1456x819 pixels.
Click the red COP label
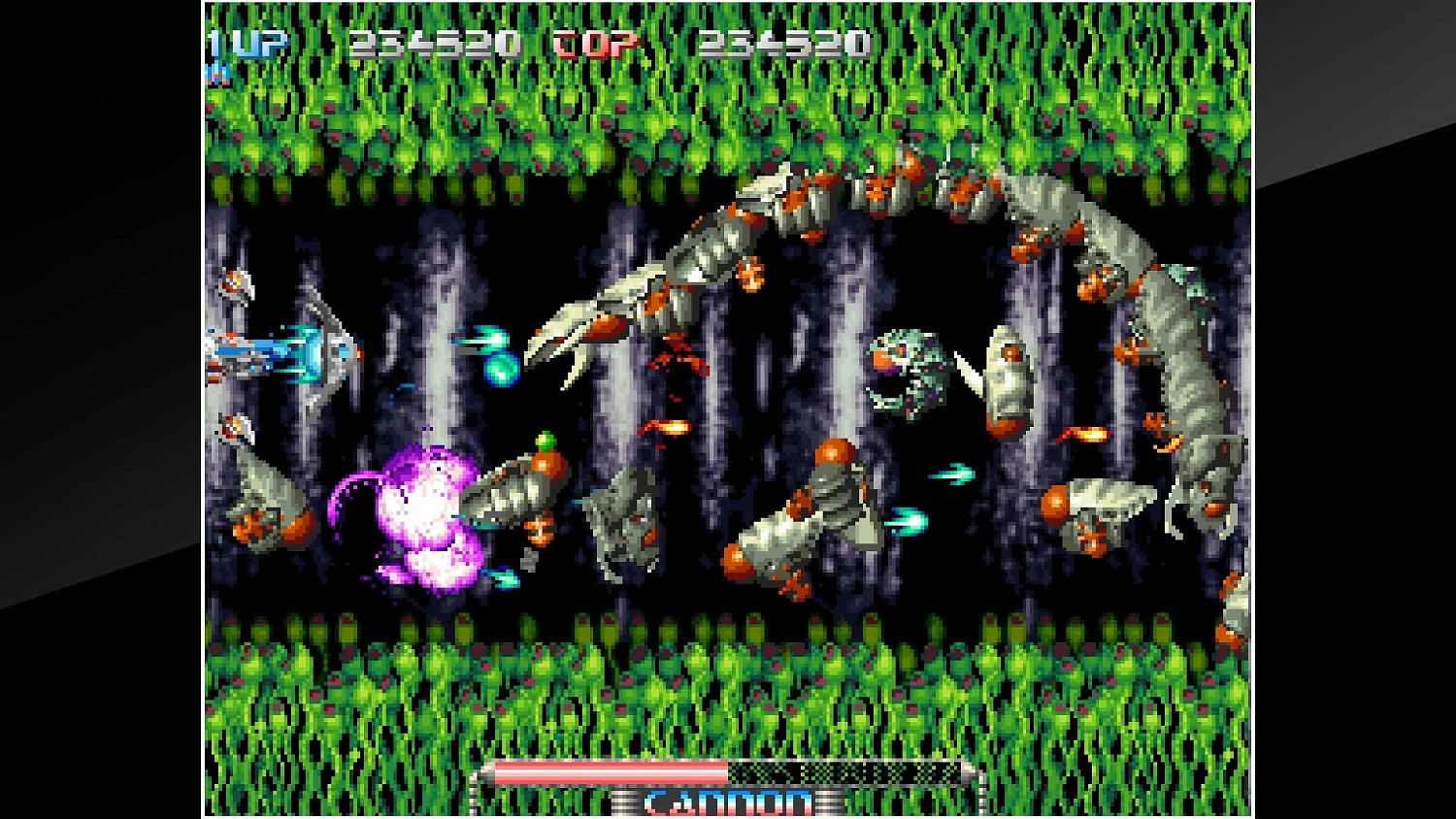pos(590,44)
